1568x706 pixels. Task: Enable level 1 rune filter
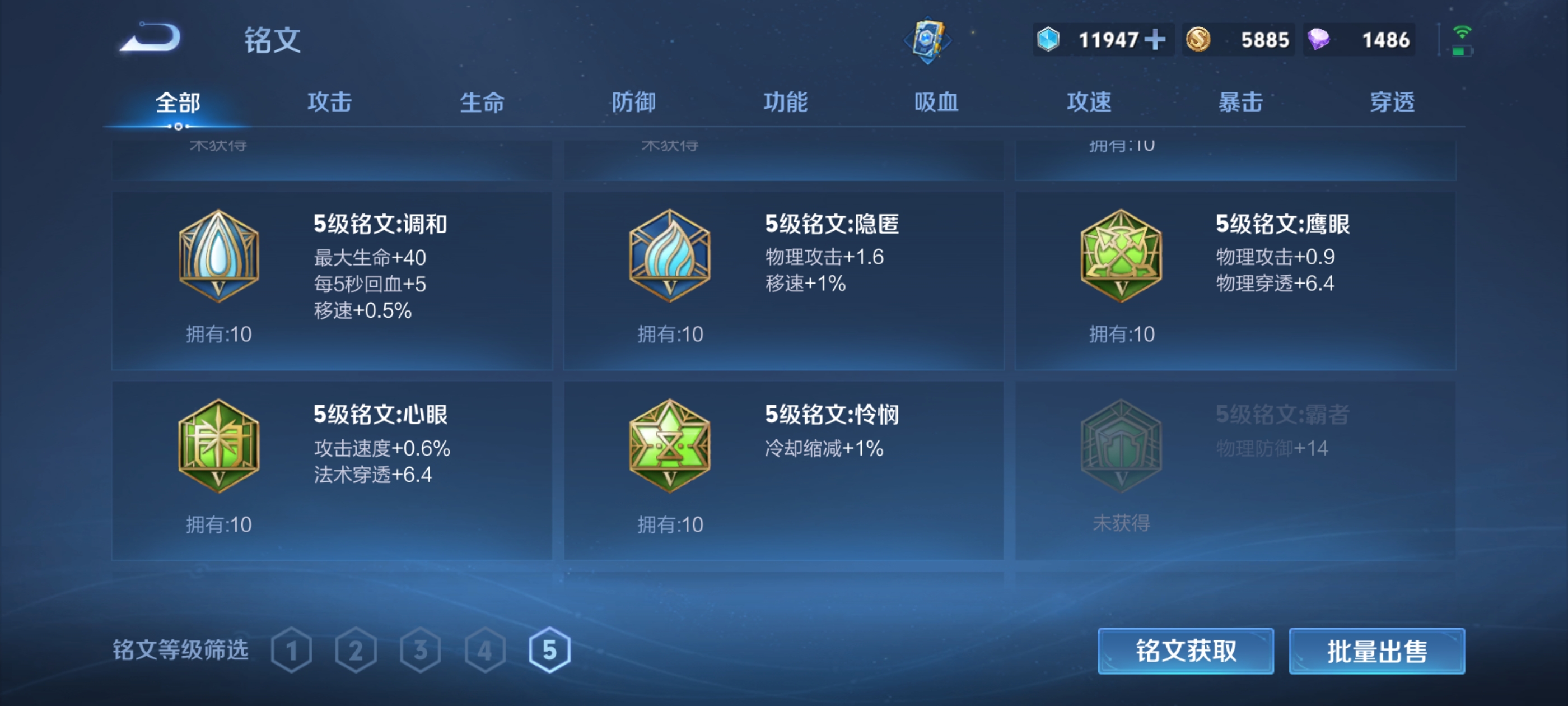(292, 650)
